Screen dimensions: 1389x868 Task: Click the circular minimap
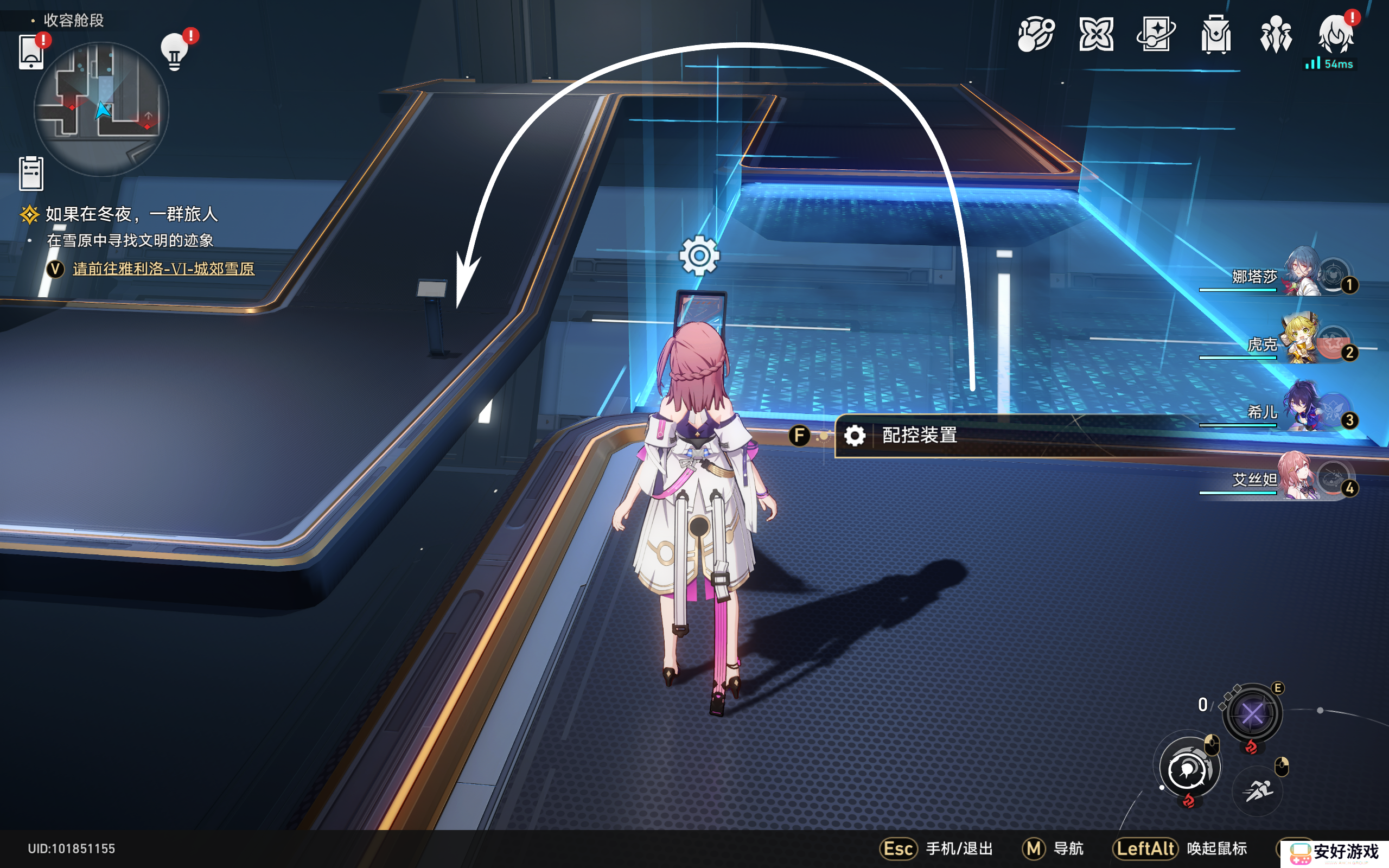point(101,108)
